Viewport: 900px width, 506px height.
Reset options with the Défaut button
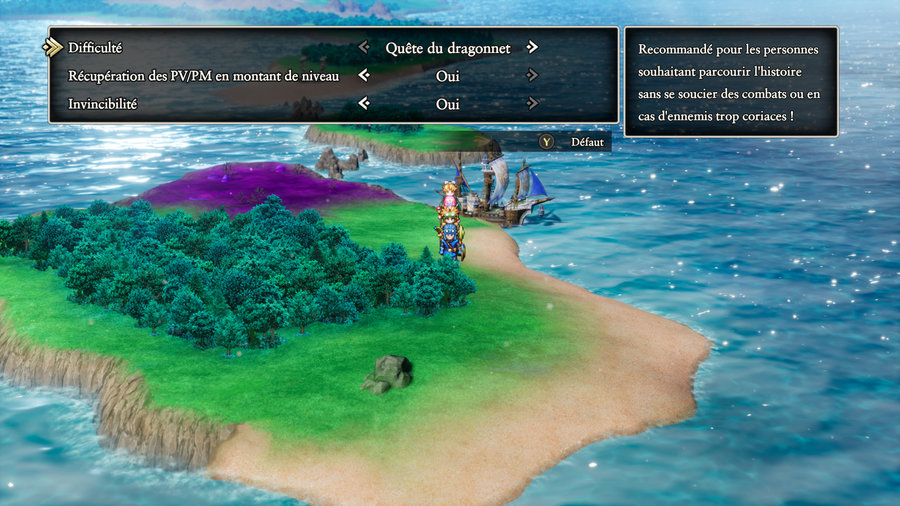click(x=574, y=142)
